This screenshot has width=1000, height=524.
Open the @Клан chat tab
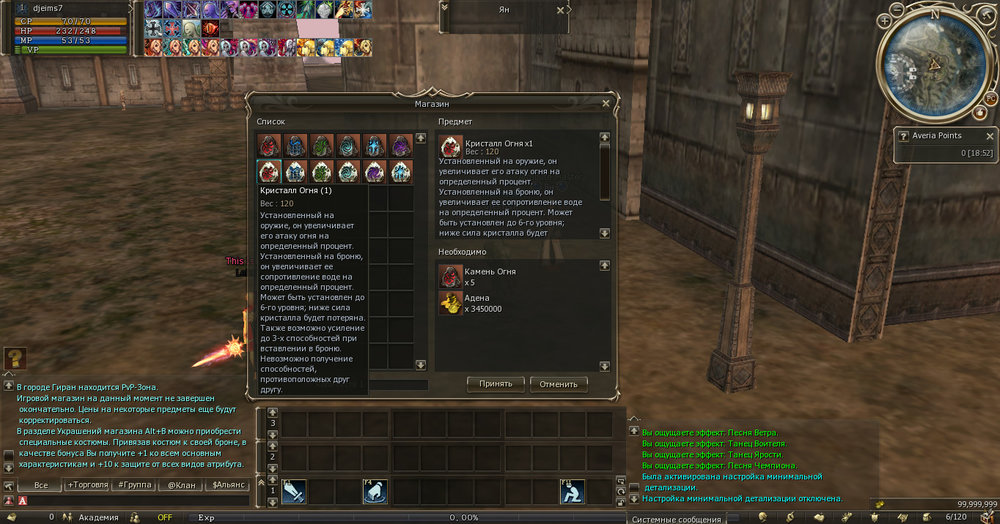(x=182, y=485)
